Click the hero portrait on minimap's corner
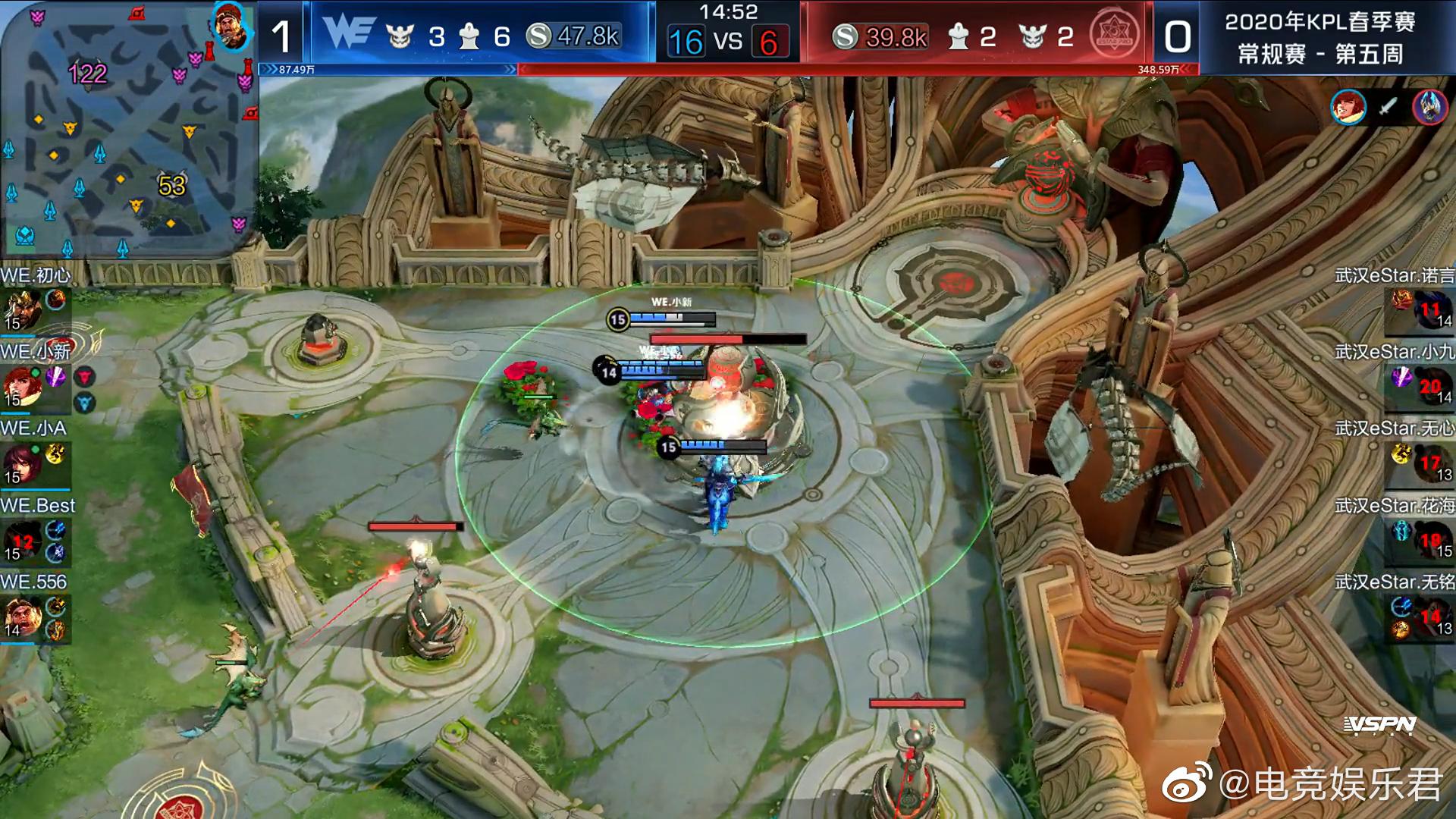 click(229, 24)
